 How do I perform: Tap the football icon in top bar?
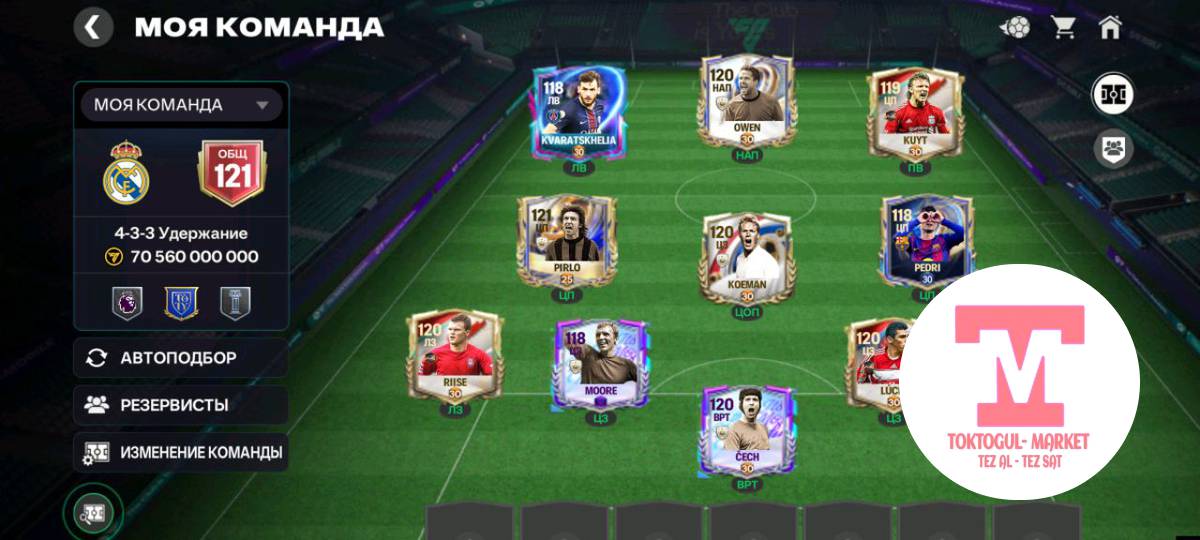click(x=1015, y=27)
